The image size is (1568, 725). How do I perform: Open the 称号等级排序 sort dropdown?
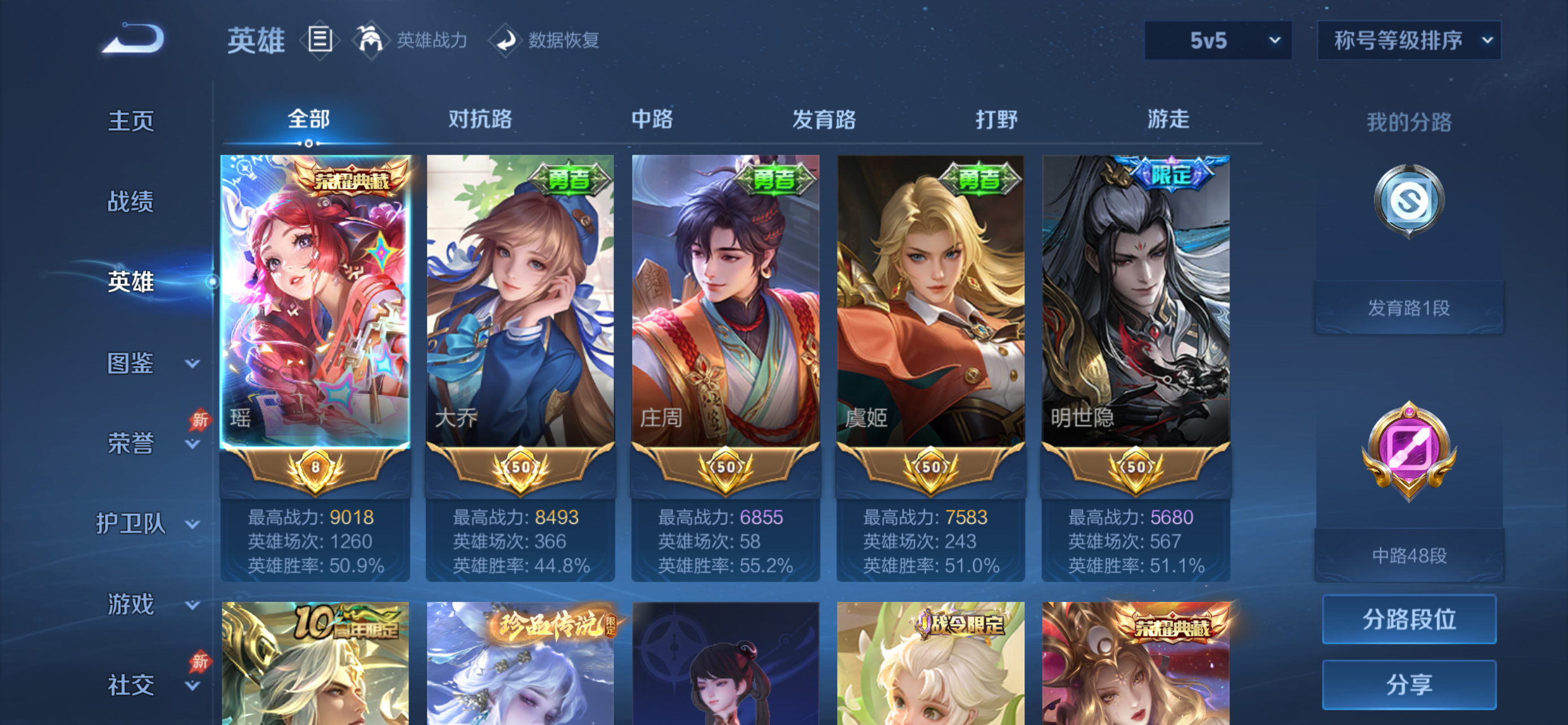[x=1409, y=40]
